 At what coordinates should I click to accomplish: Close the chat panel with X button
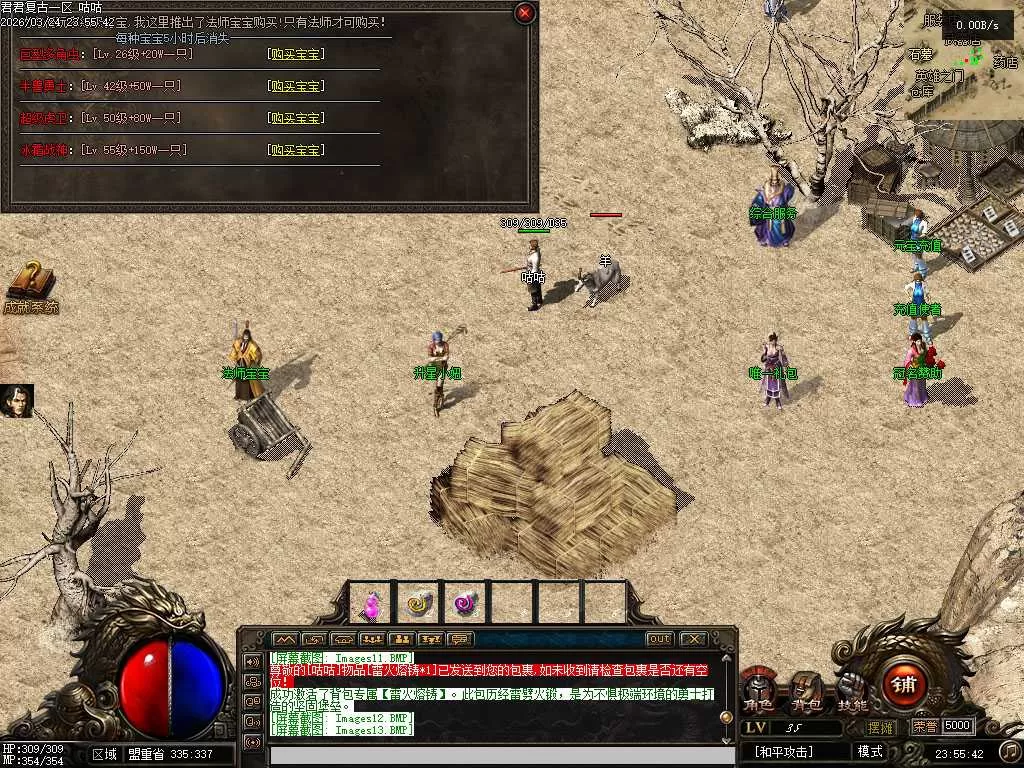693,639
